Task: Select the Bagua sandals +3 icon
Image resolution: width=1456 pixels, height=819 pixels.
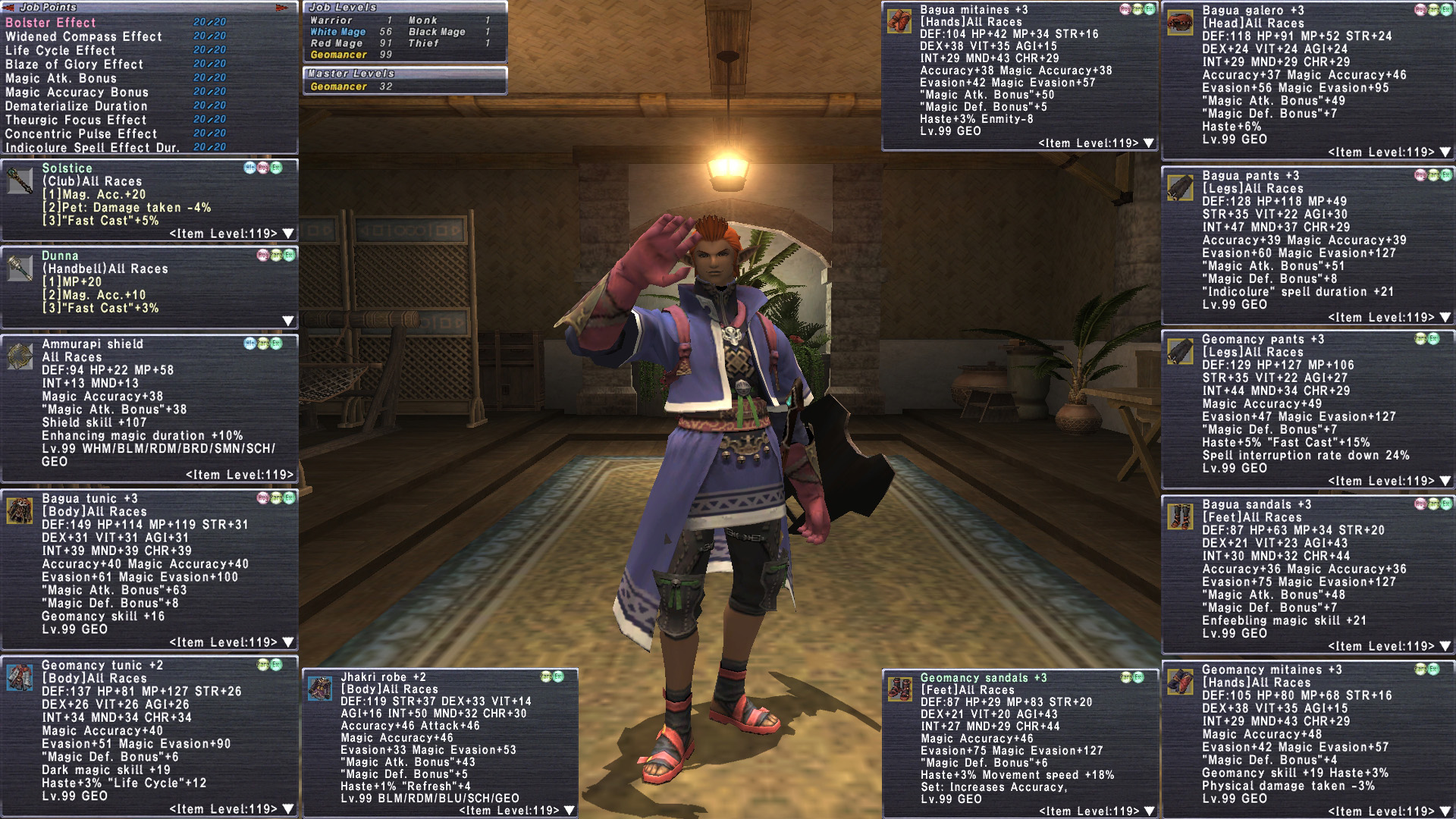Action: [1180, 516]
